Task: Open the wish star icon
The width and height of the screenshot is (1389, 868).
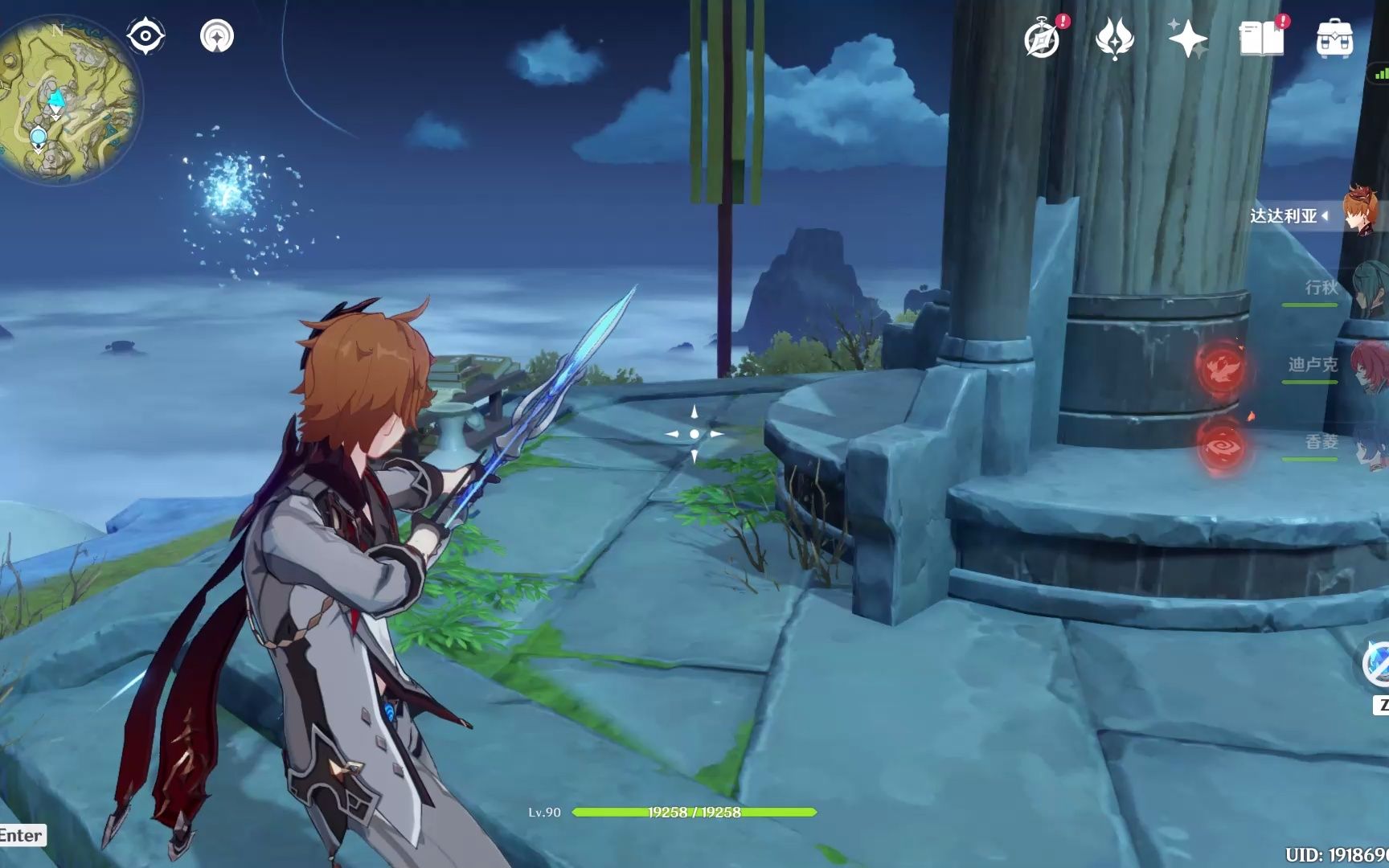Action: click(x=1186, y=39)
